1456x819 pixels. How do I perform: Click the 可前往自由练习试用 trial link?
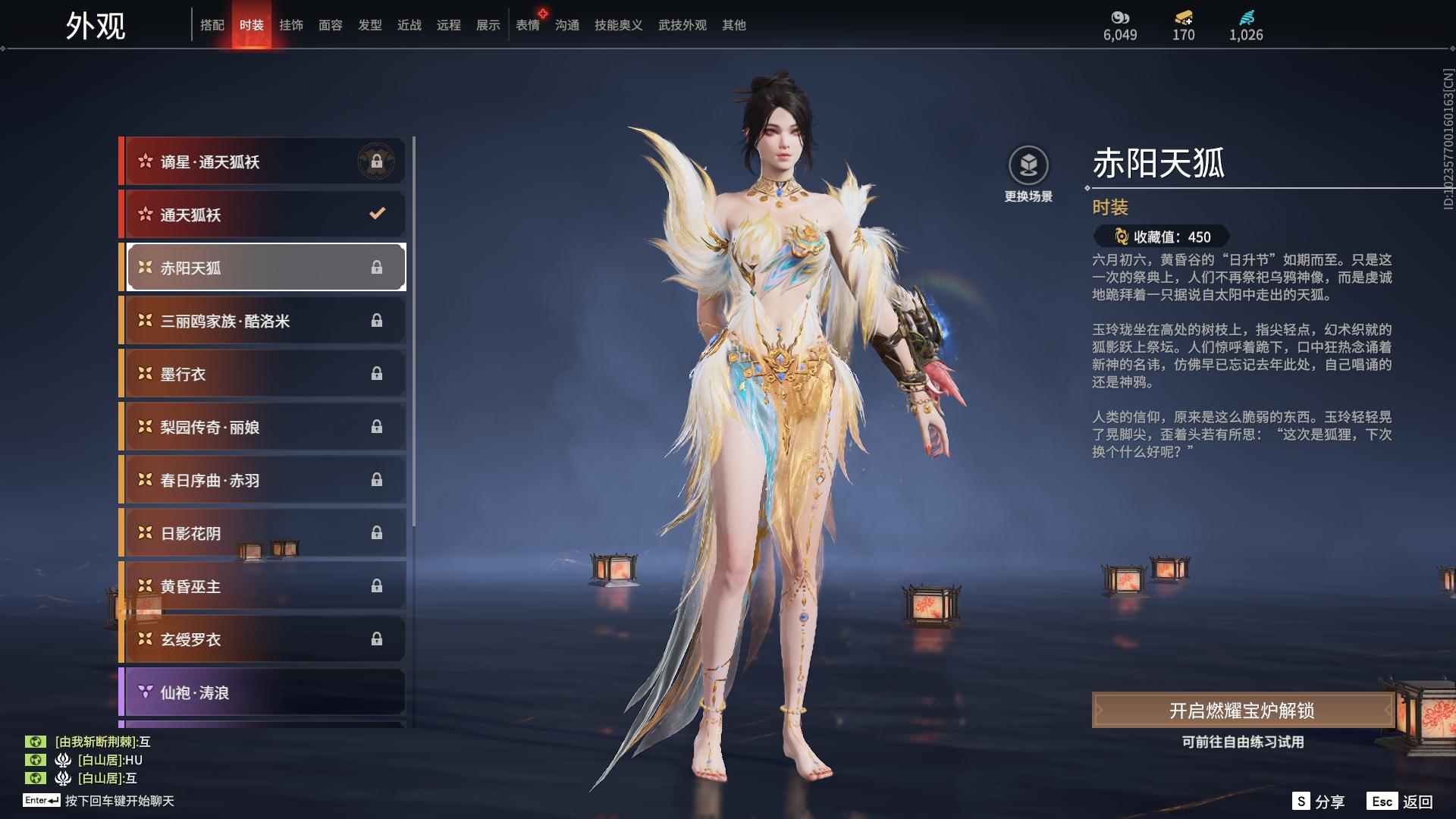[x=1244, y=743]
